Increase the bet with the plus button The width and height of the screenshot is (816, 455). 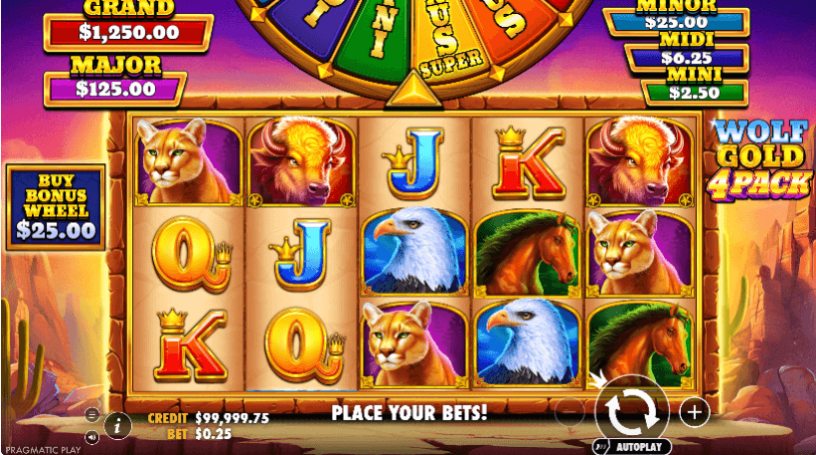tap(693, 410)
